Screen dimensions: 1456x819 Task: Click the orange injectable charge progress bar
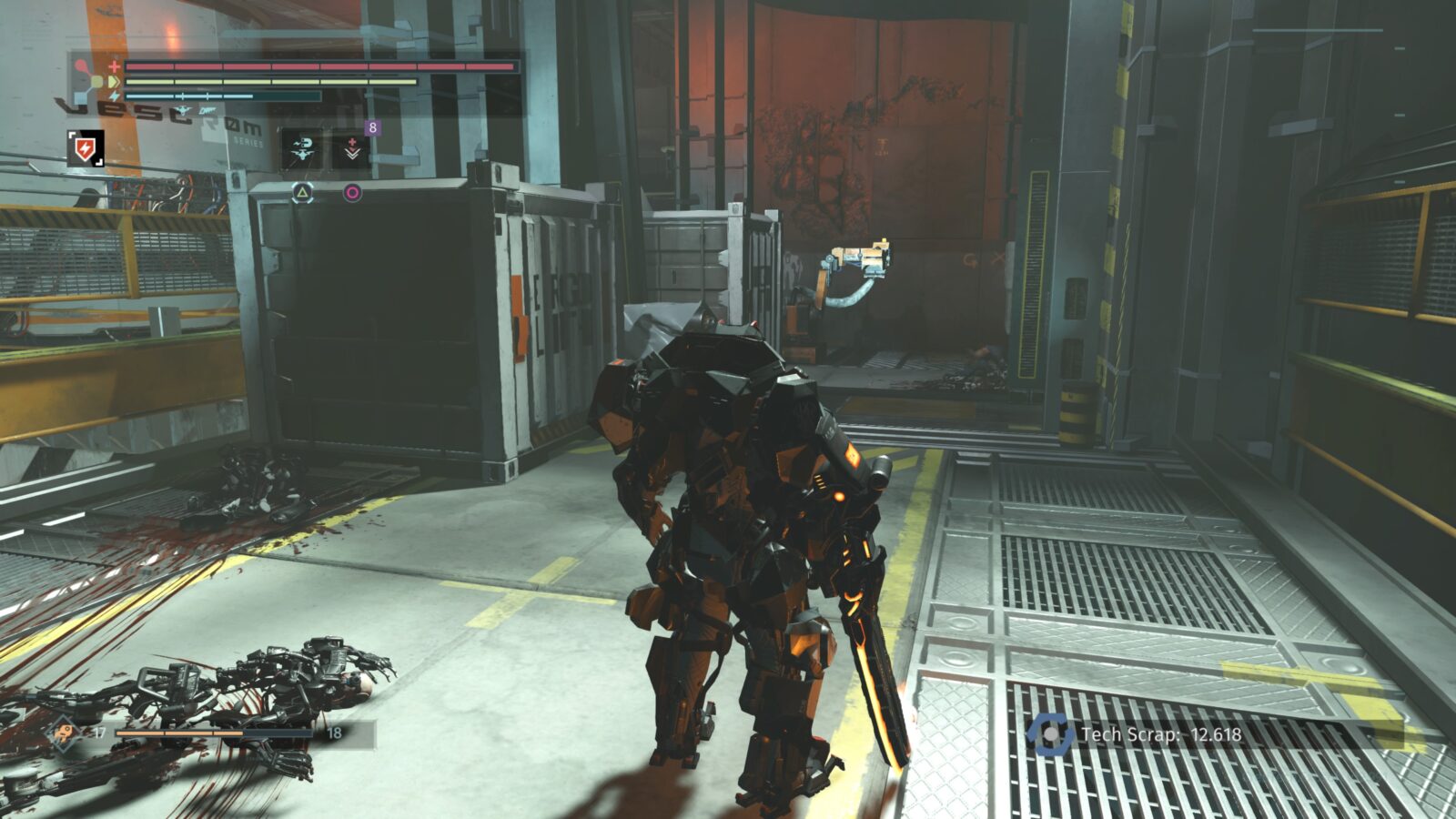click(x=182, y=733)
